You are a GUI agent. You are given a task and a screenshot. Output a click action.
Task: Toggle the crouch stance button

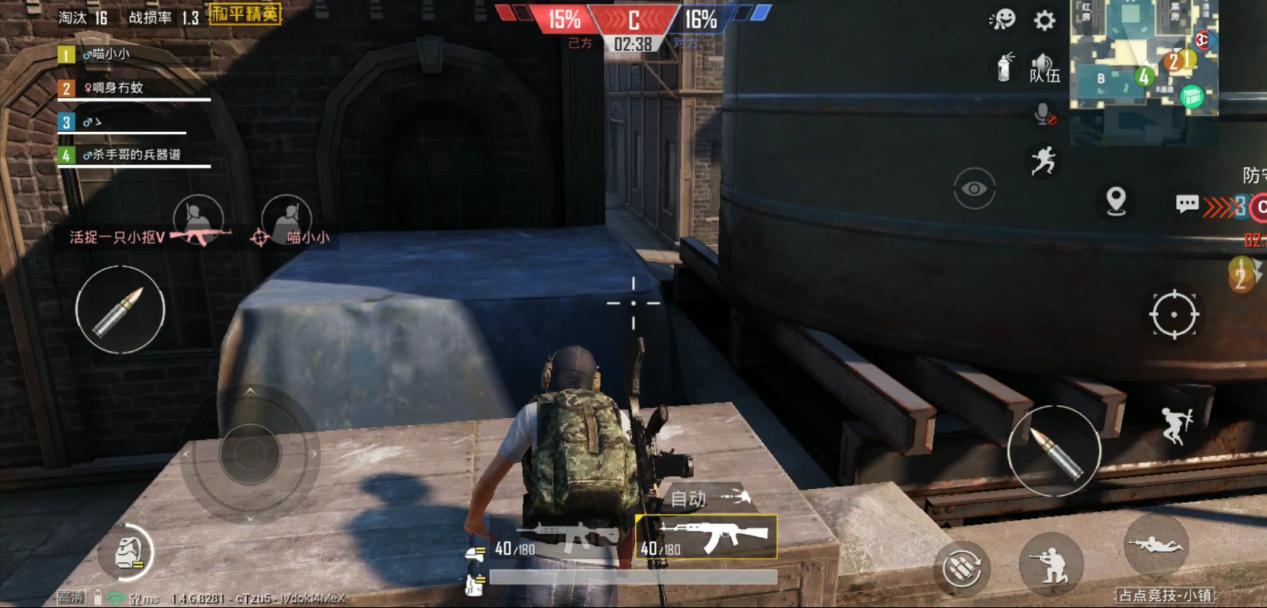pyautogui.click(x=1051, y=564)
